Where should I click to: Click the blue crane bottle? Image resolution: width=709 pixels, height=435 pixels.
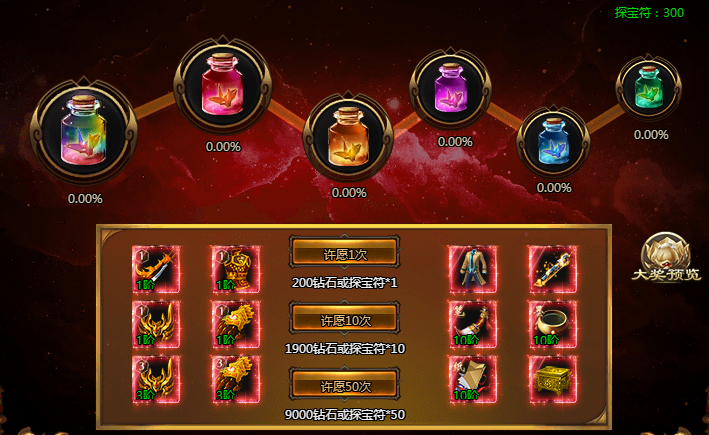[x=553, y=138]
